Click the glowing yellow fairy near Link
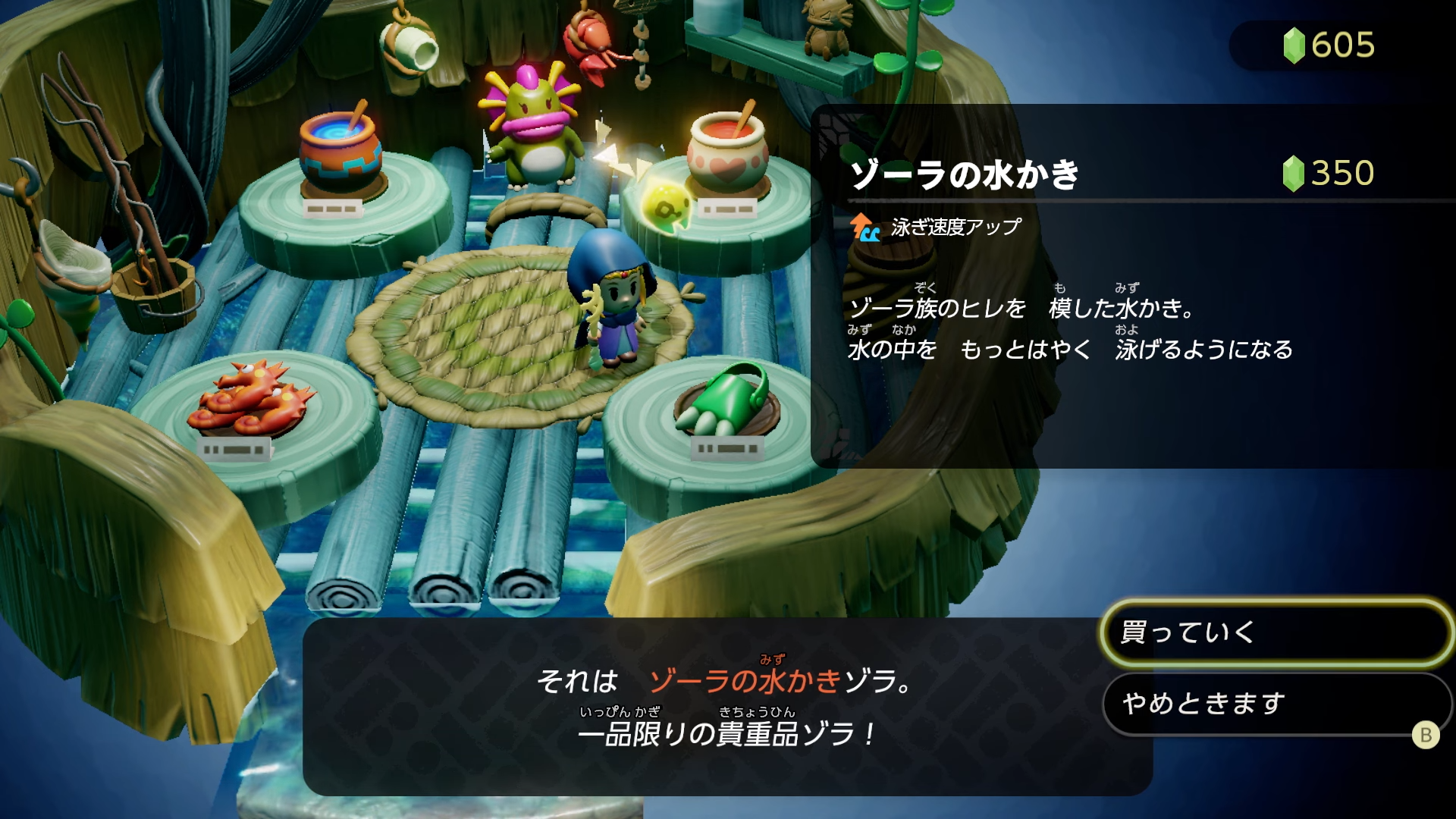1456x819 pixels. pyautogui.click(x=665, y=206)
